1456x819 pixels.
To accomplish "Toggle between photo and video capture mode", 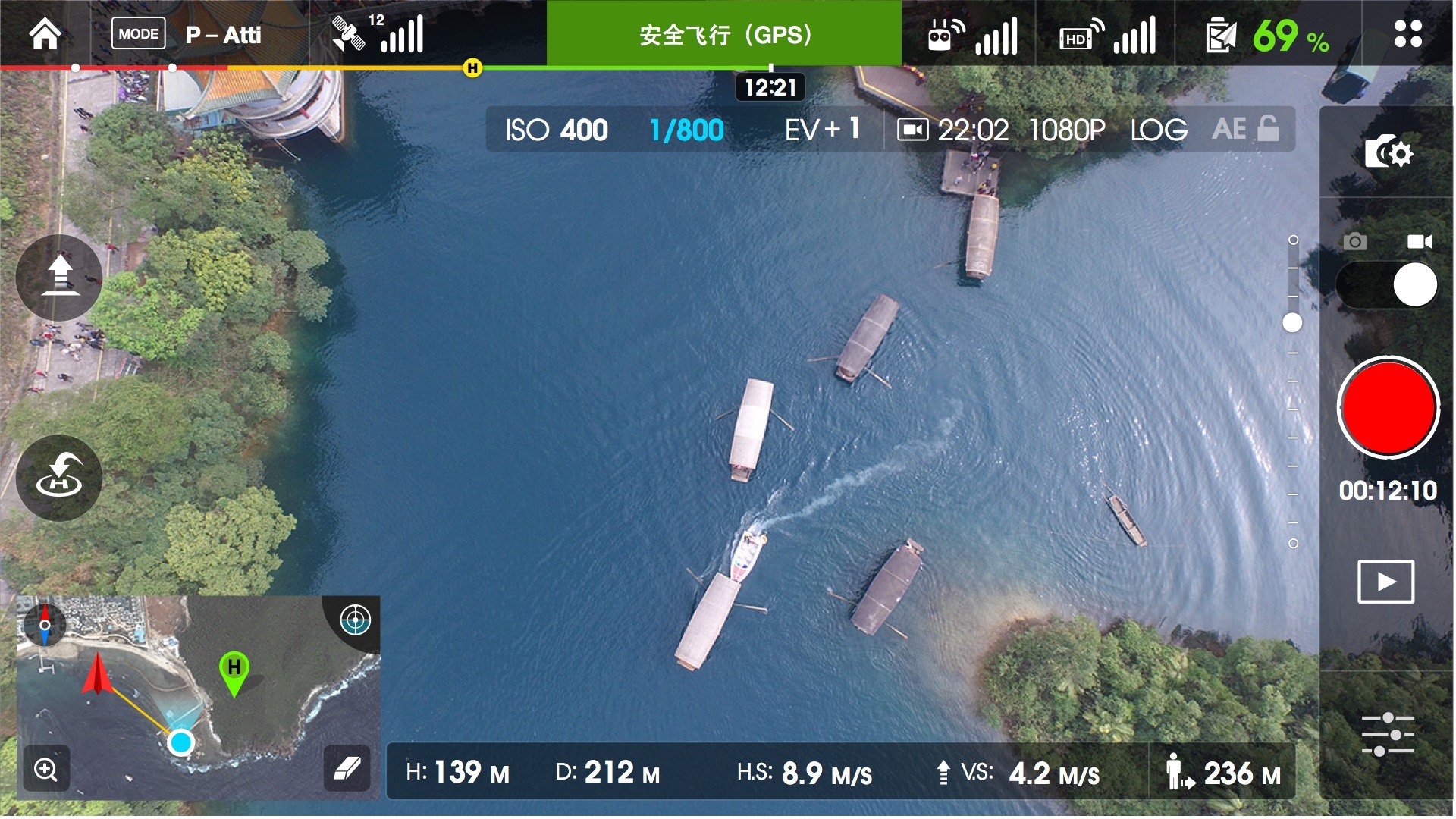I will (1388, 284).
